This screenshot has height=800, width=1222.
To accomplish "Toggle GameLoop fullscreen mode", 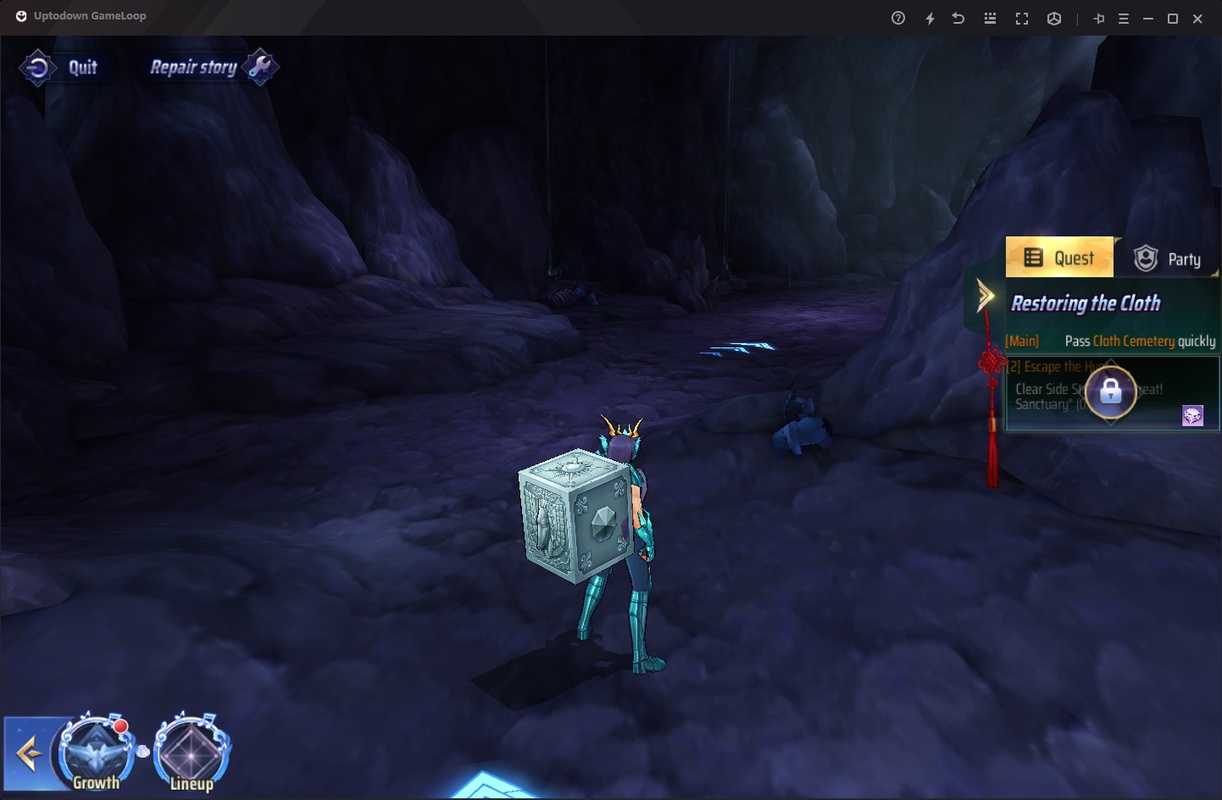I will (1022, 18).
